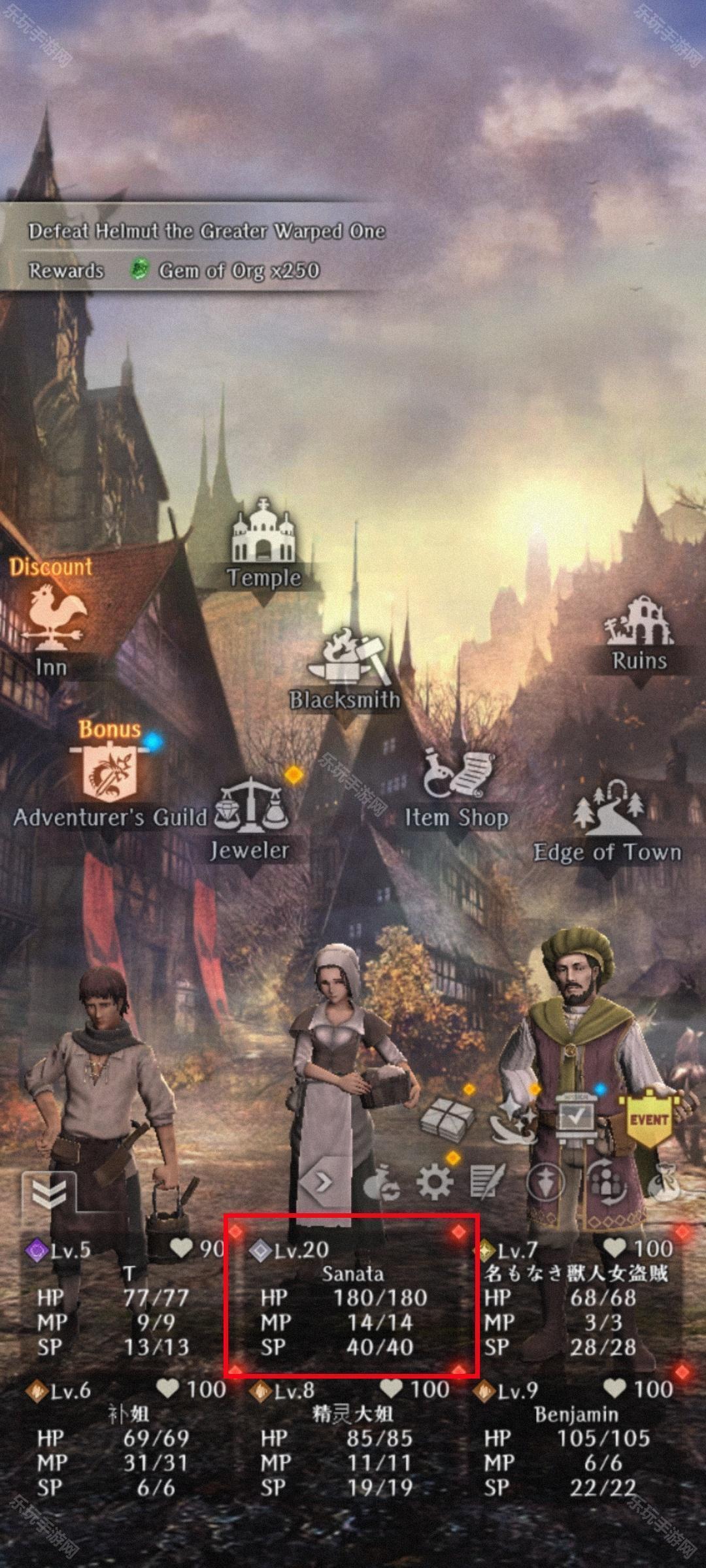Open the checklist board icon
Screen dimensions: 706x1568
click(x=575, y=1119)
